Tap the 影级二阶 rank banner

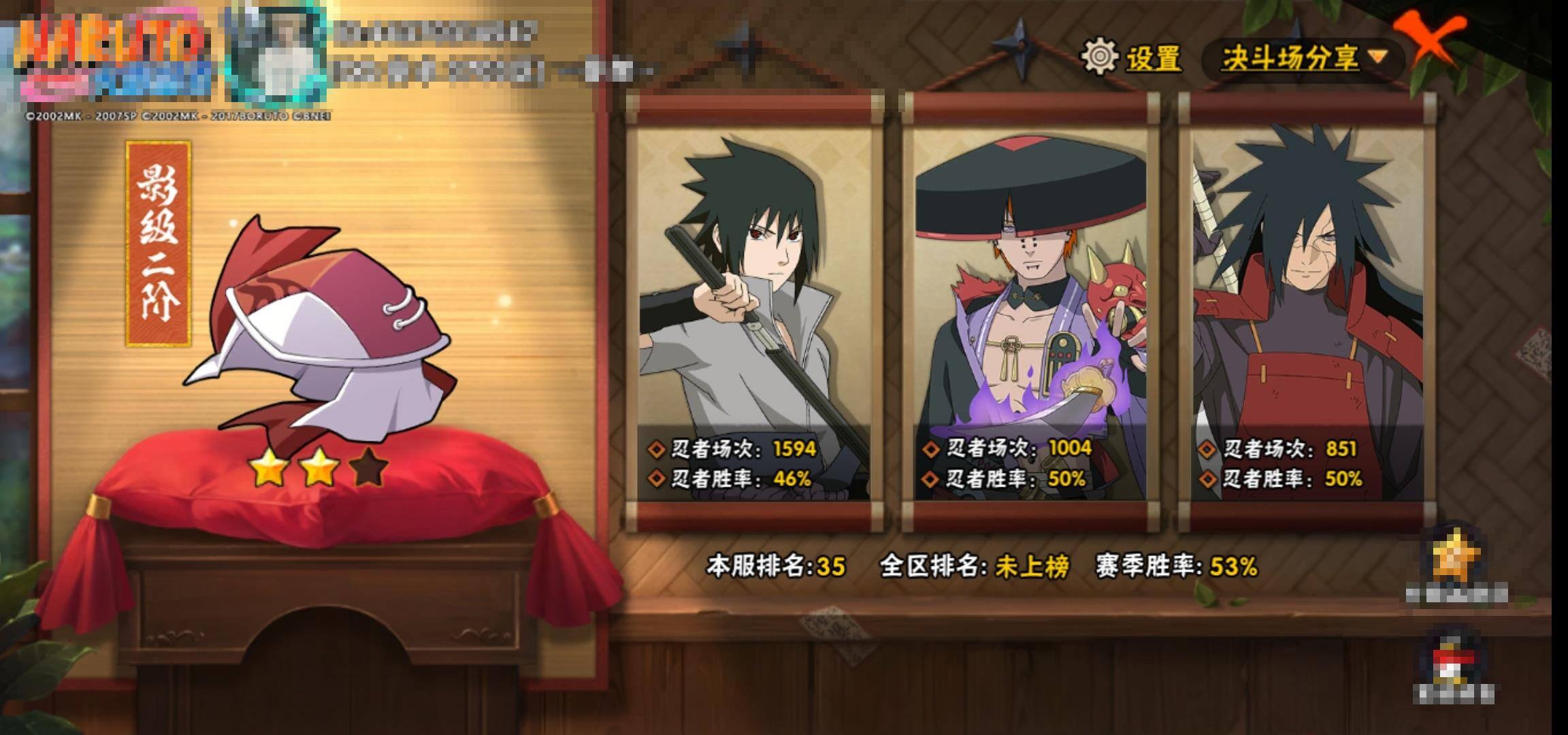(x=159, y=244)
